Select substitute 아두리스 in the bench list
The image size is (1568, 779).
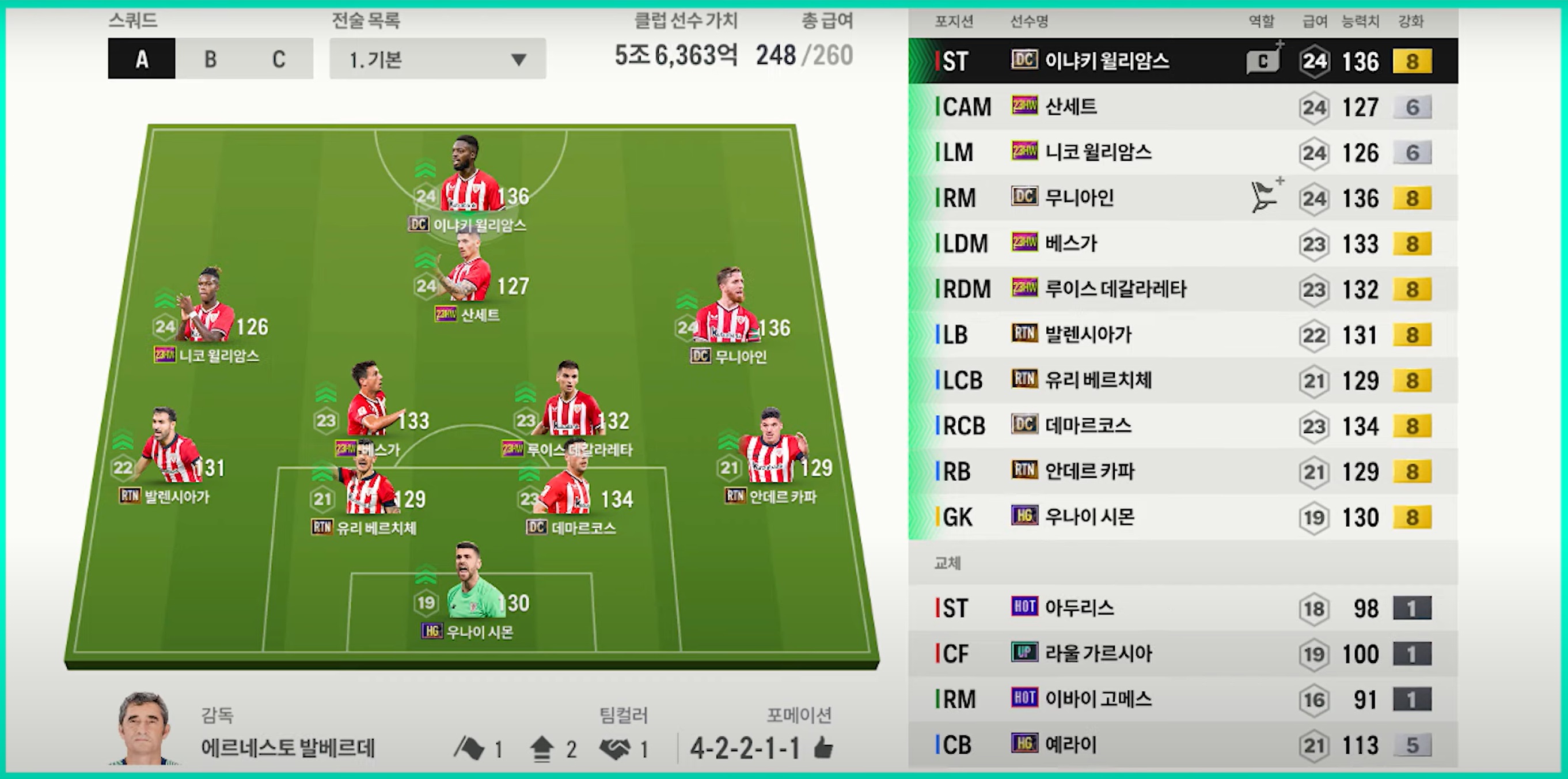[1182, 608]
